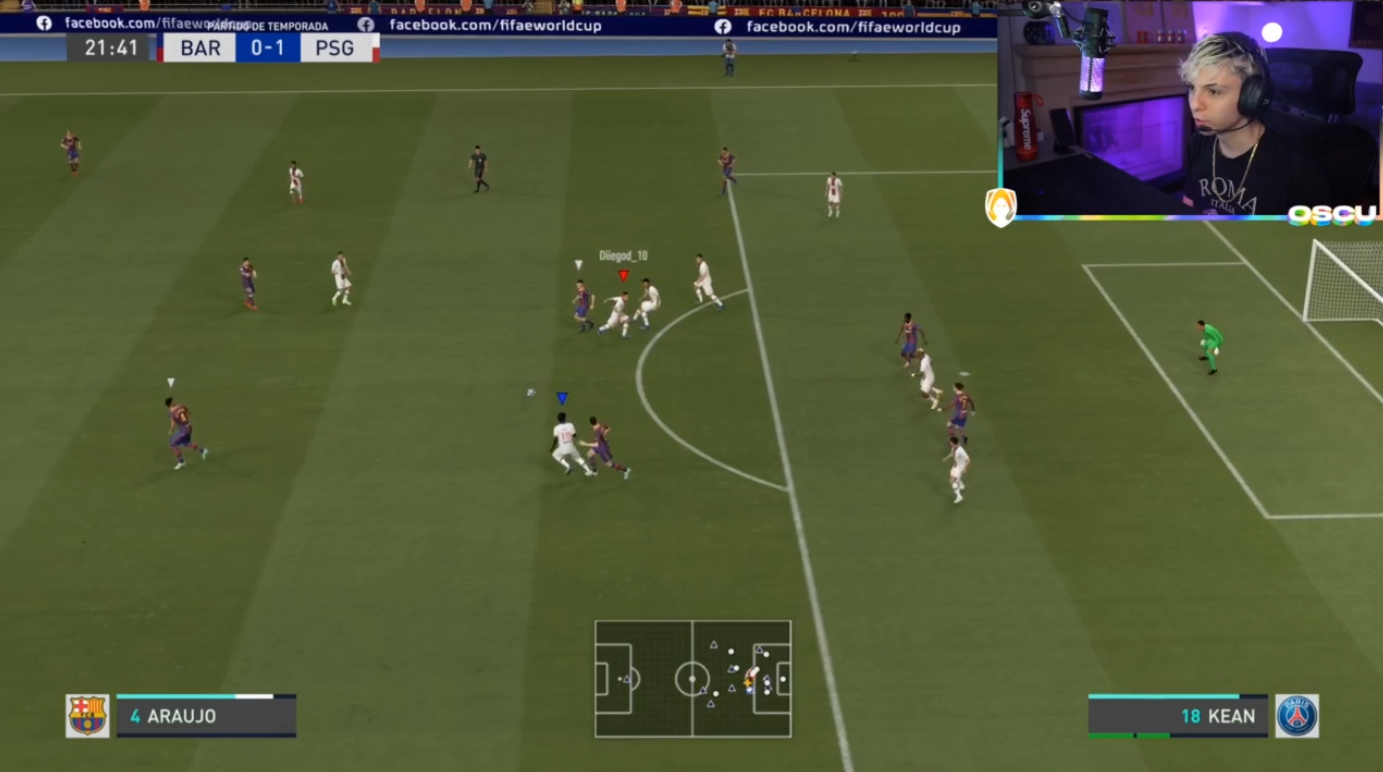Click the pitch radar minimap
1383x772 pixels.
coord(692,679)
